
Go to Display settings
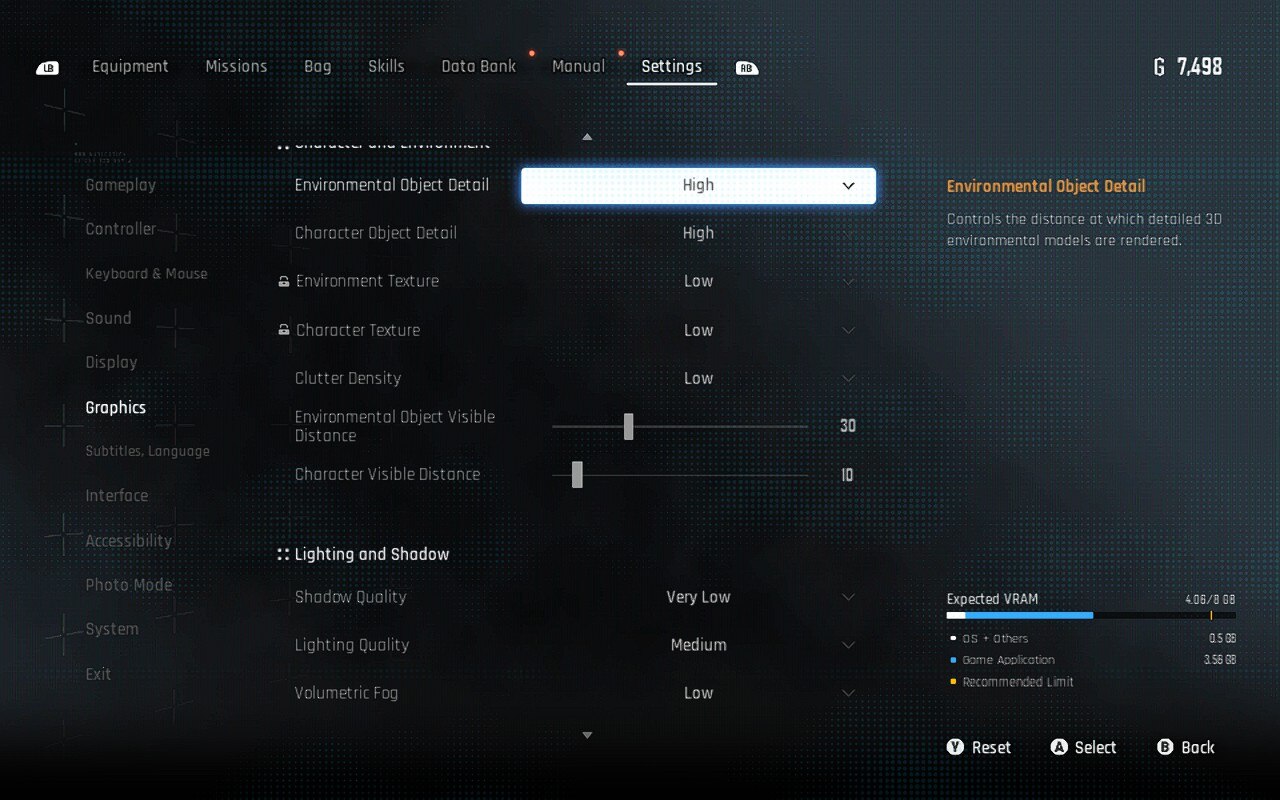click(111, 362)
